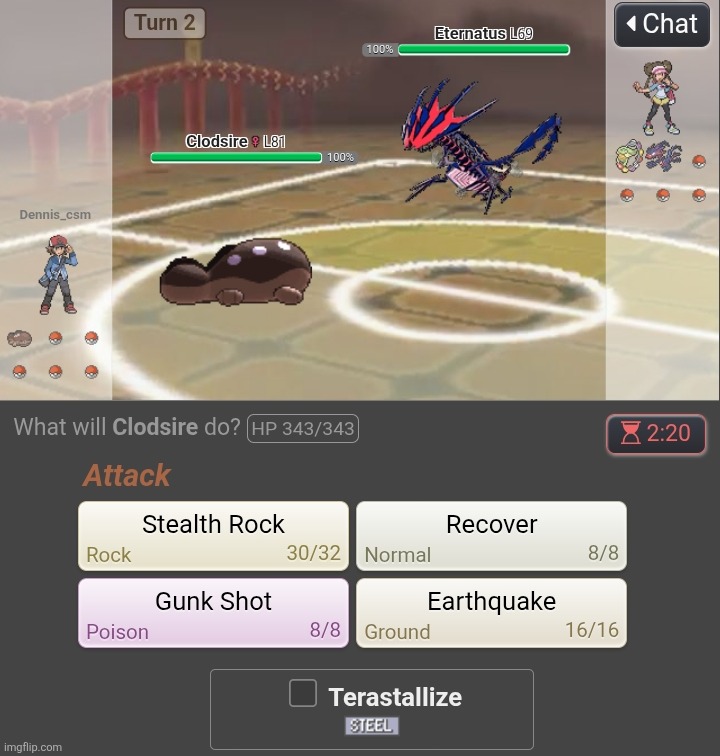720x756 pixels.
Task: Click the opponent's Eternatus party icon
Action: click(x=661, y=156)
